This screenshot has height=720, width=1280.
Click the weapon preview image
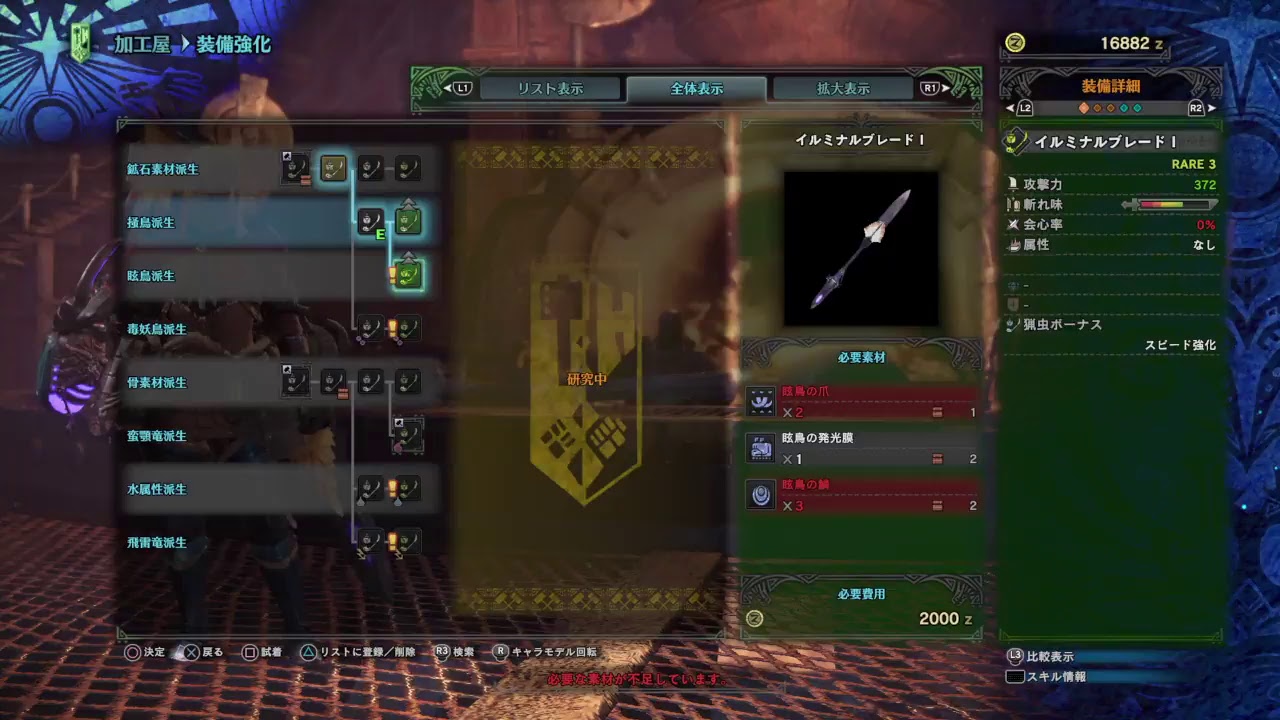point(862,248)
